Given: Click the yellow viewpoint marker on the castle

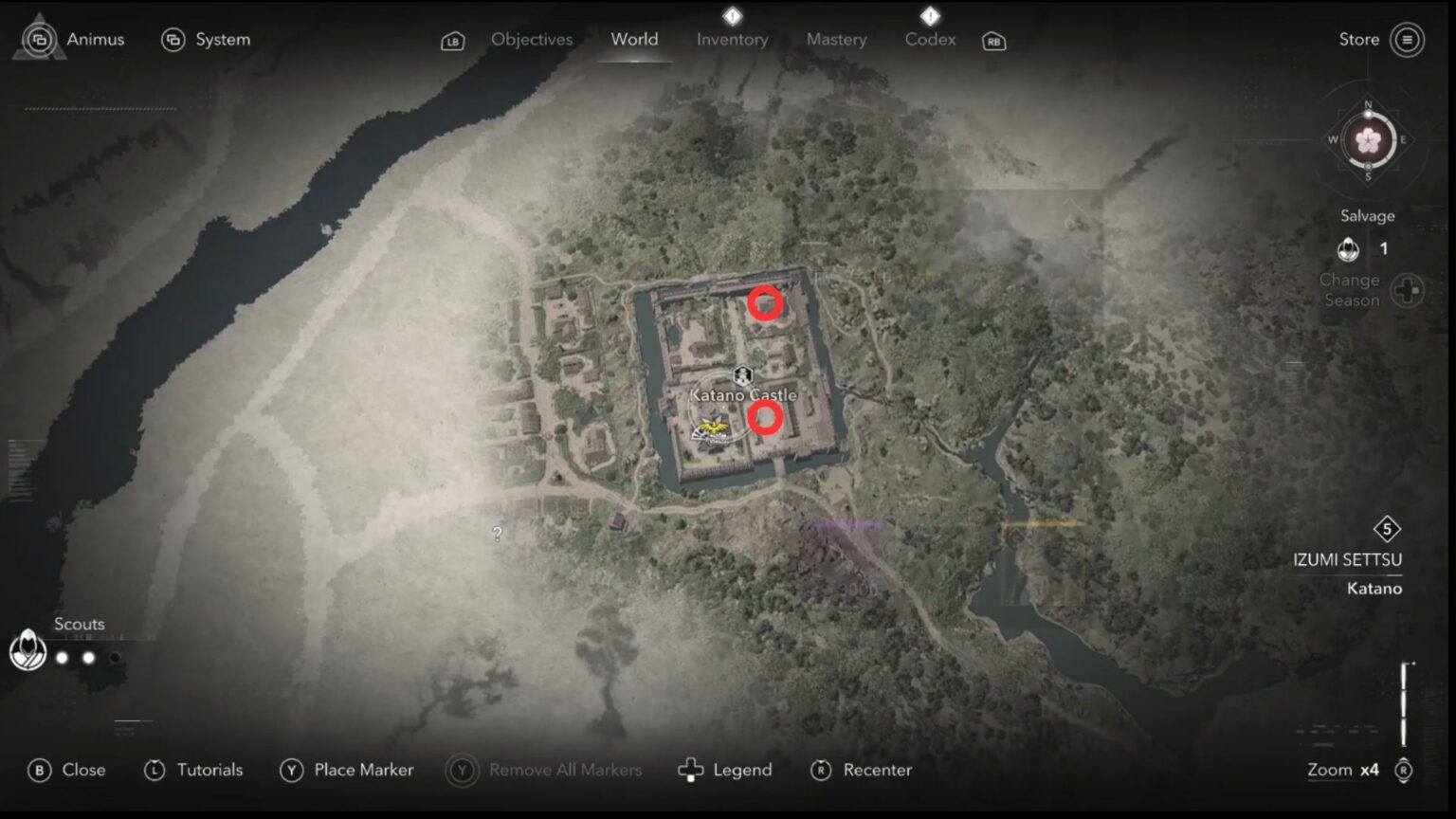Looking at the screenshot, I should click(713, 427).
